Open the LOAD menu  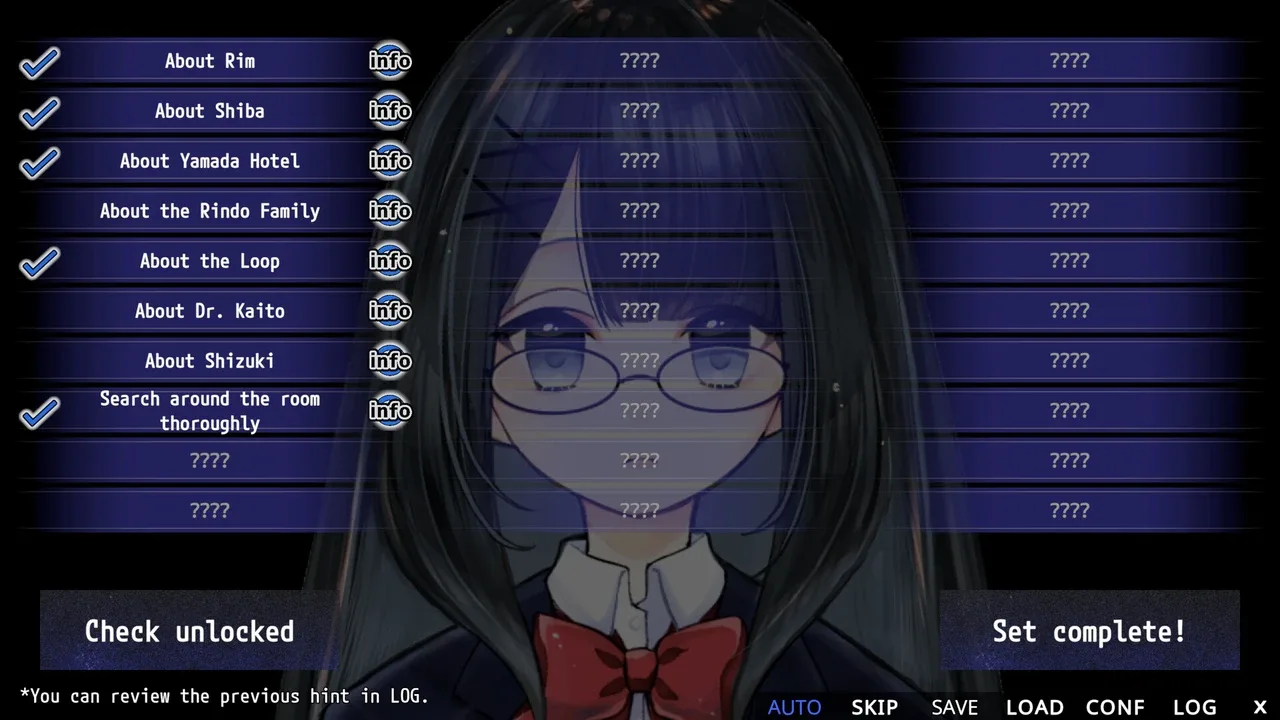pyautogui.click(x=1034, y=707)
